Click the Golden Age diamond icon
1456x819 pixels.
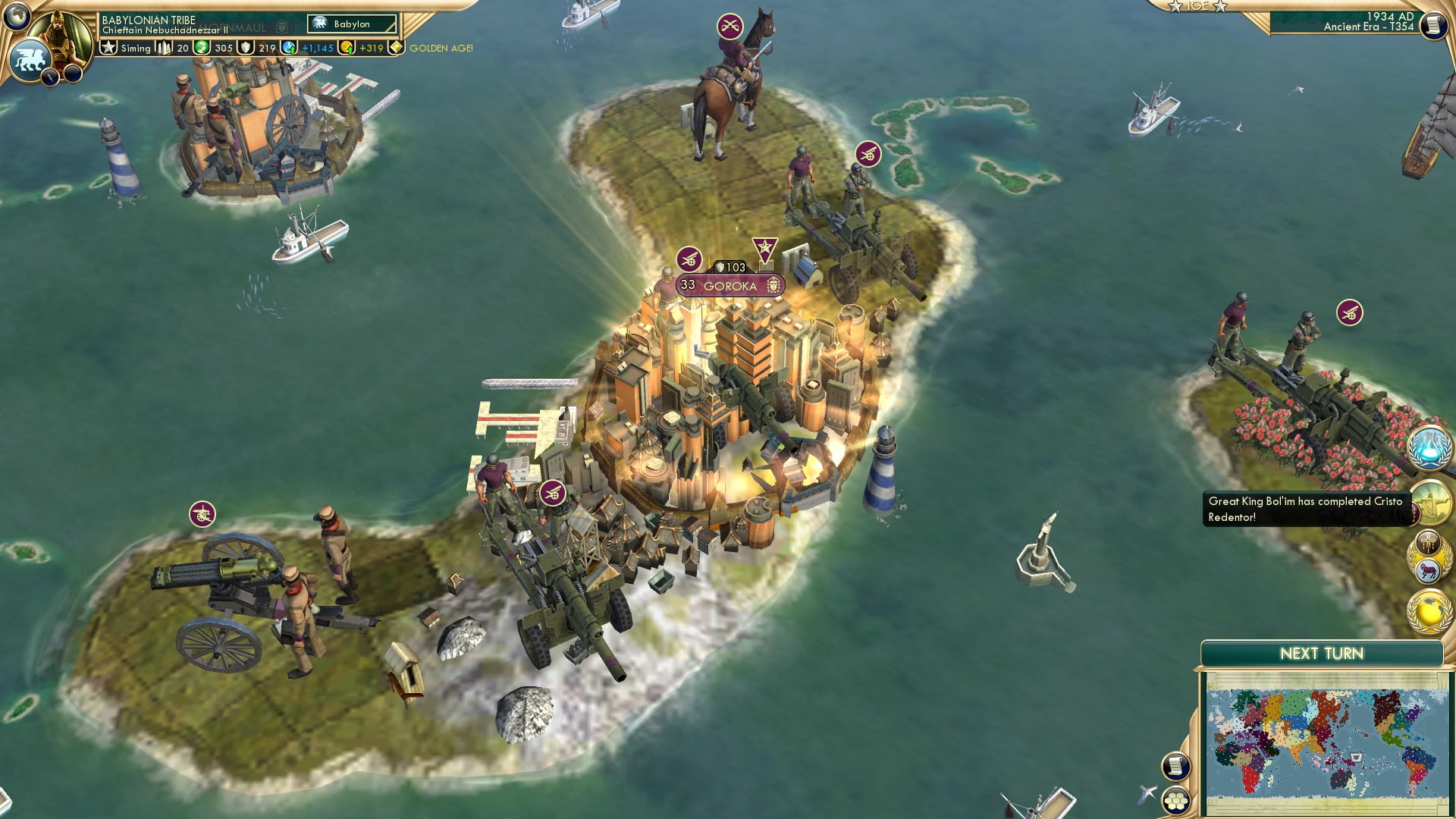click(397, 47)
